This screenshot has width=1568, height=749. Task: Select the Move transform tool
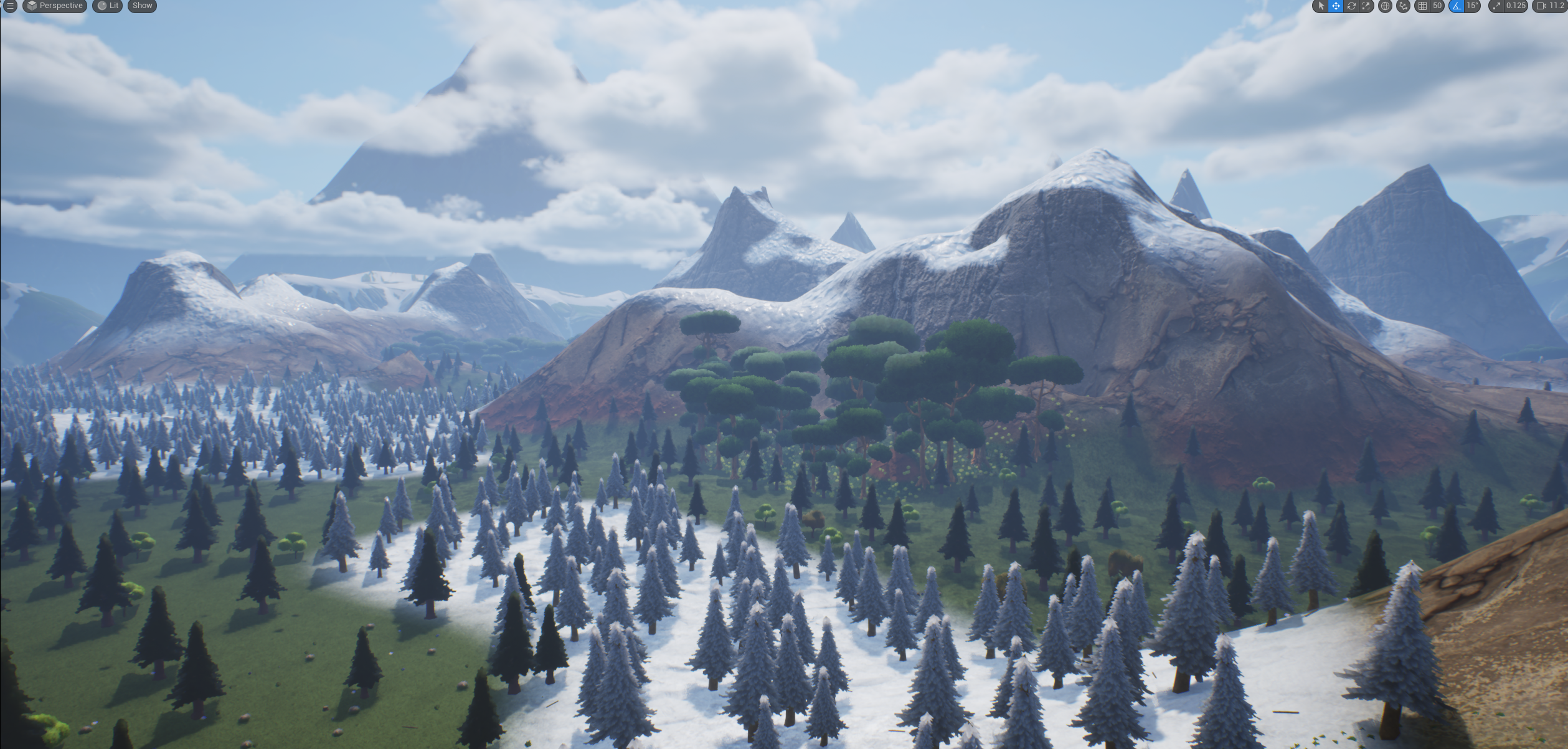coord(1337,6)
